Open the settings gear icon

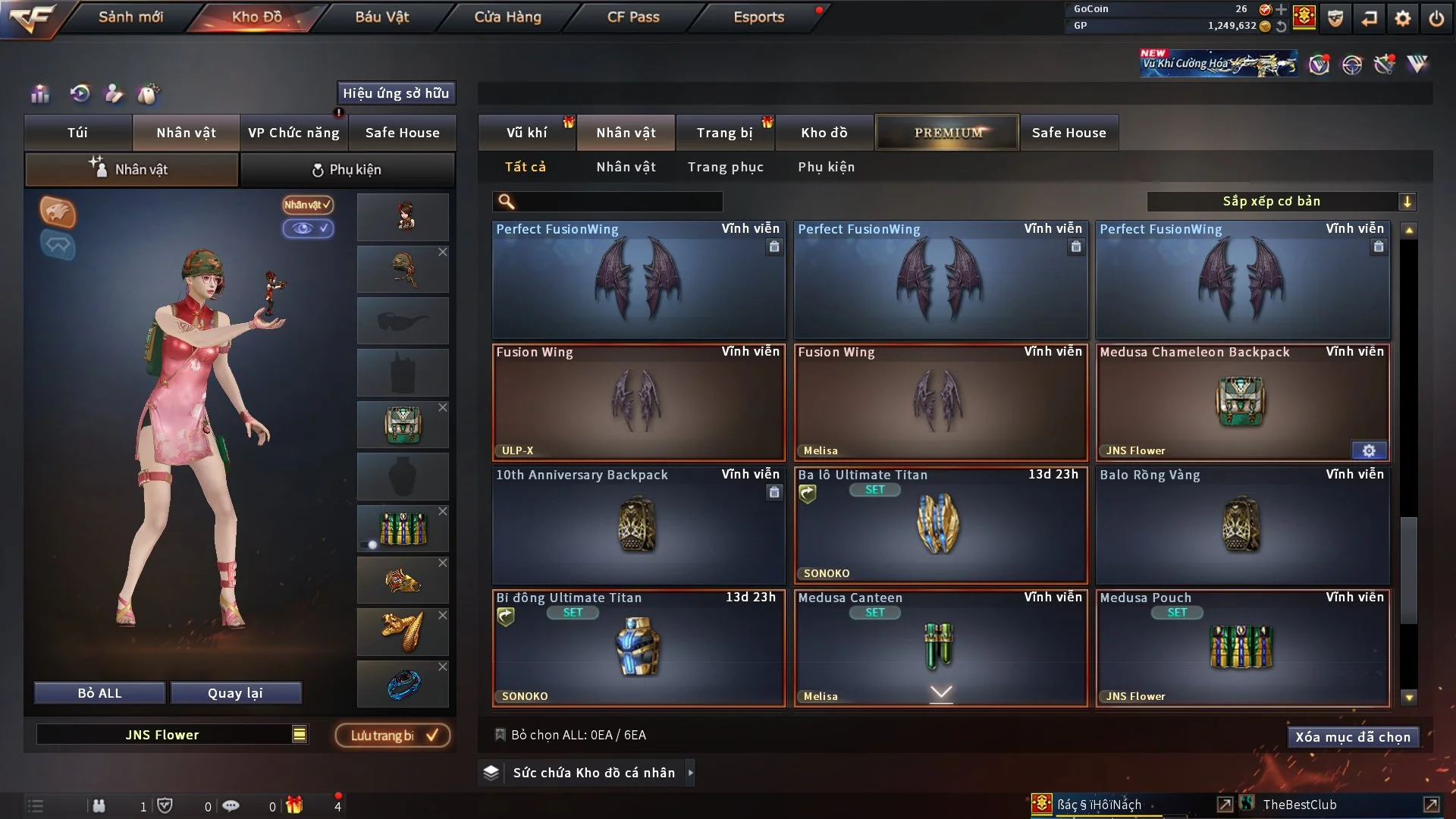pos(1404,17)
